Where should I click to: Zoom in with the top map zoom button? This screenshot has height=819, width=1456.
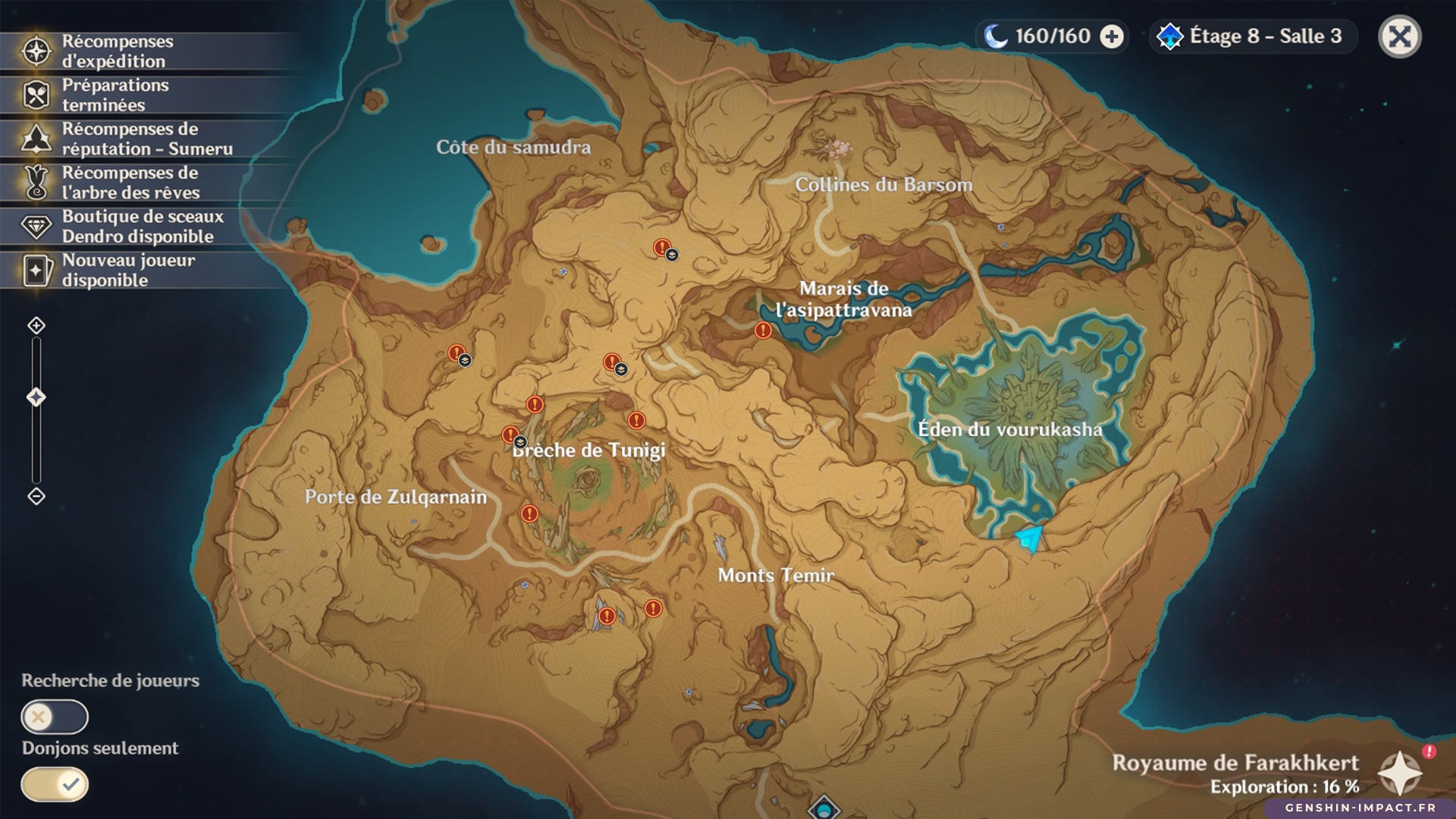pyautogui.click(x=36, y=326)
